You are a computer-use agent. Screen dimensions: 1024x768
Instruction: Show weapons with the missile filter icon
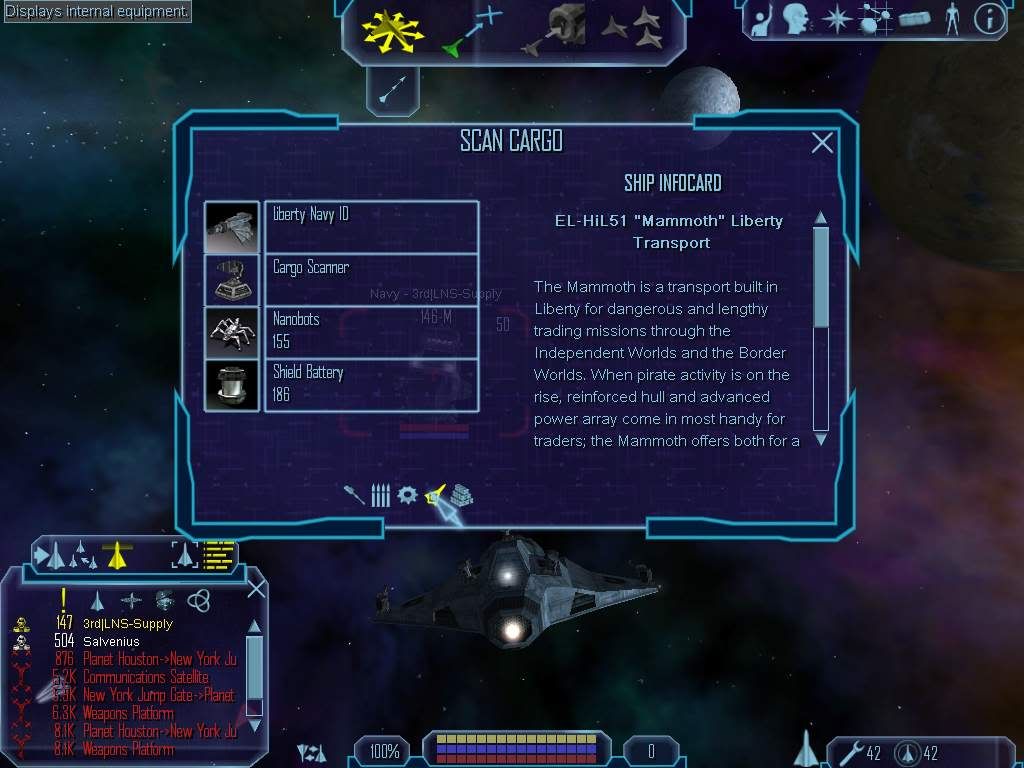[354, 495]
